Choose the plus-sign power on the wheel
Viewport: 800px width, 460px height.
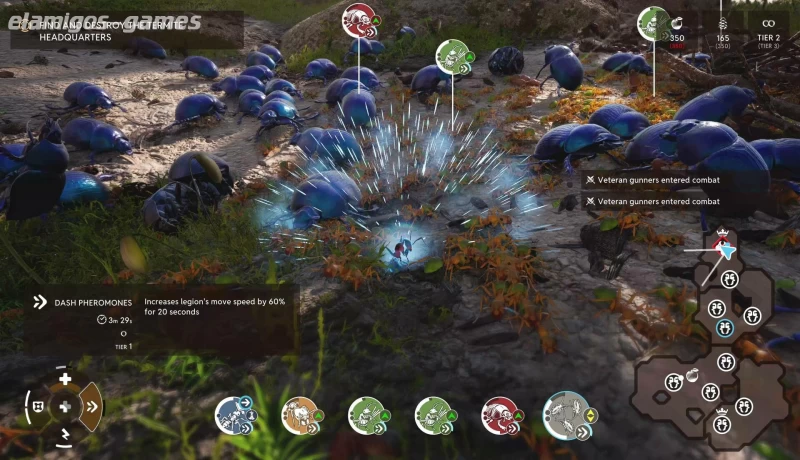point(65,379)
